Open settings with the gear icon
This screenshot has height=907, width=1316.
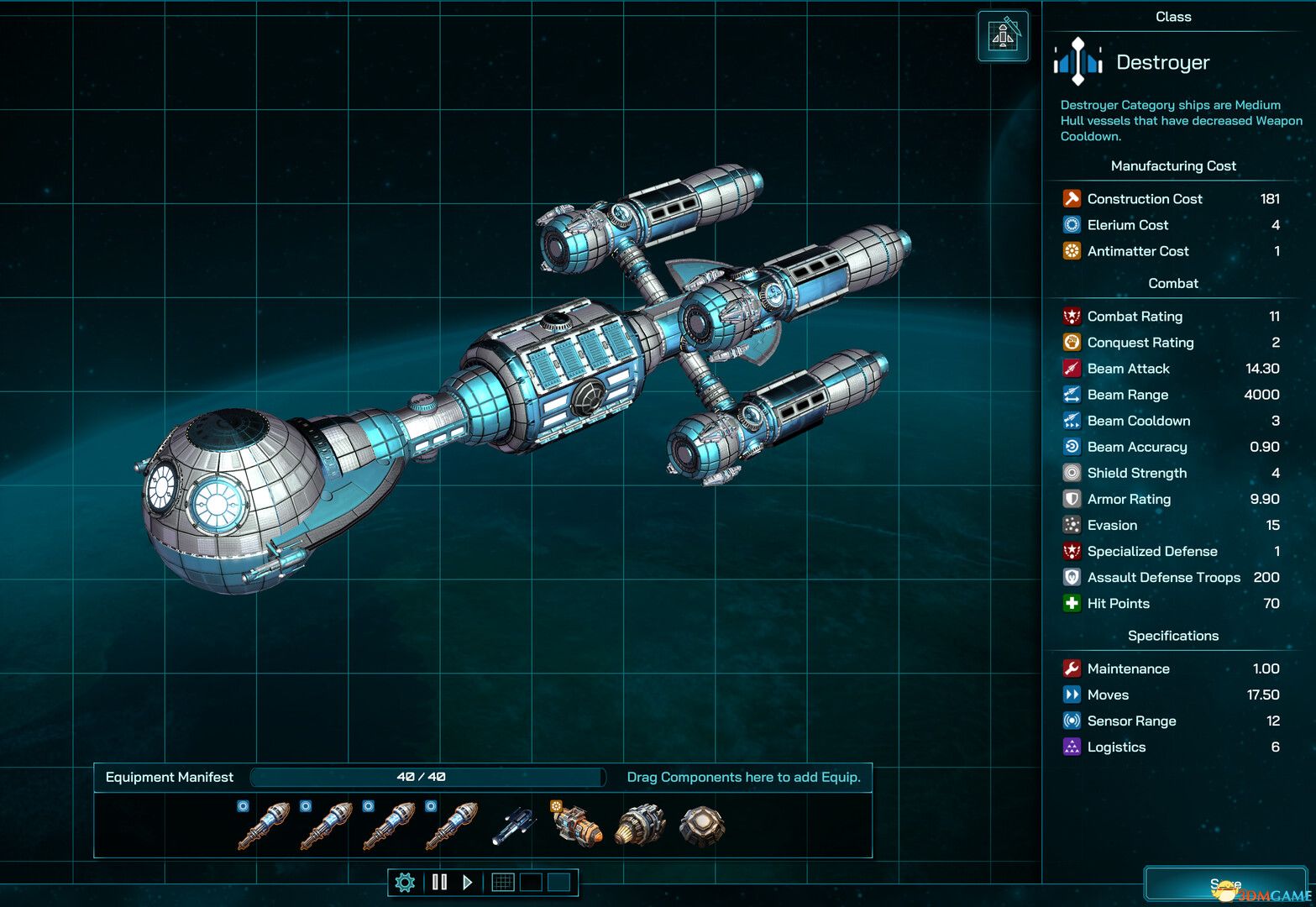point(406,882)
